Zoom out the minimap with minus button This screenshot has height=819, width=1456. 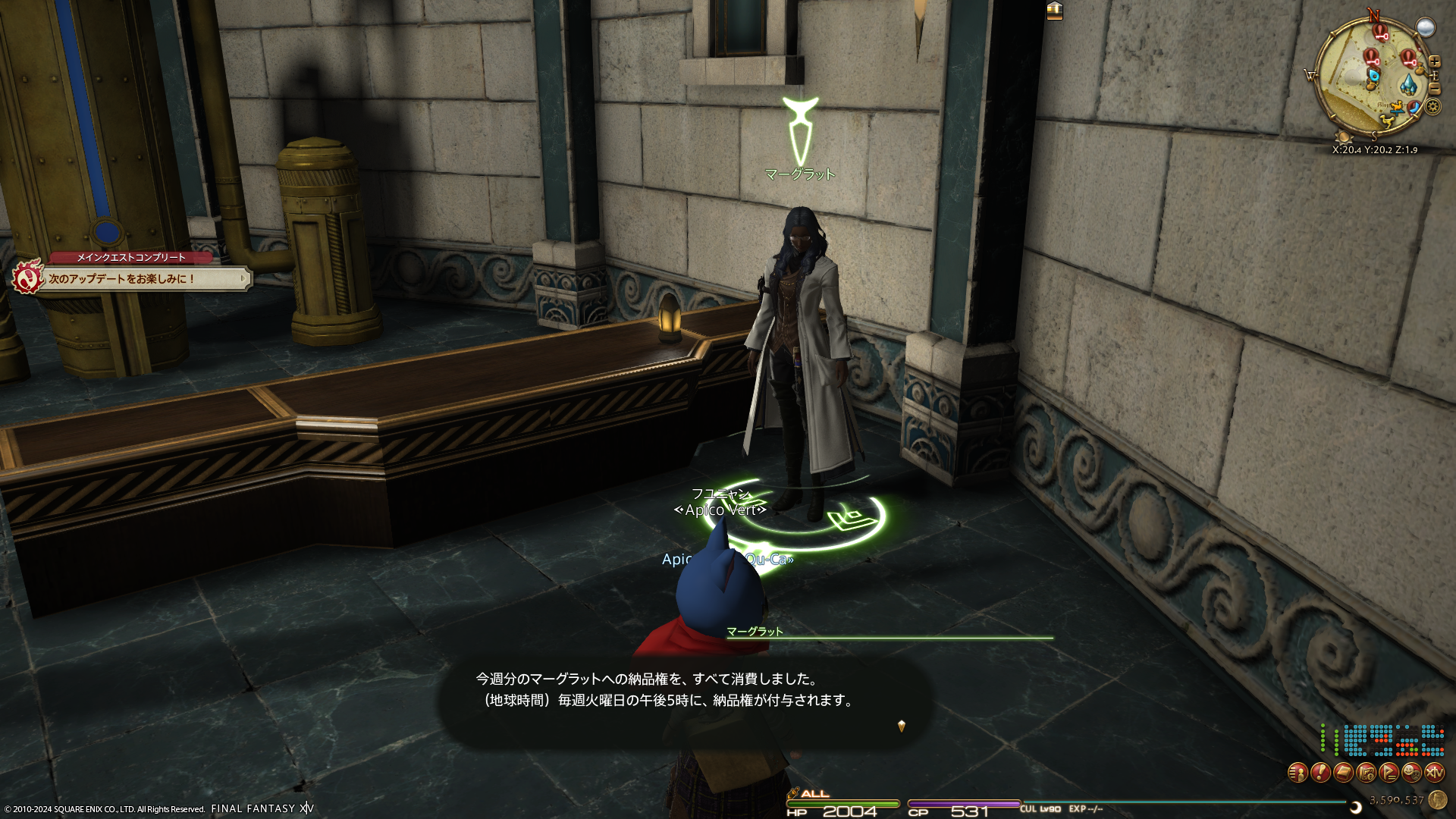[1434, 89]
